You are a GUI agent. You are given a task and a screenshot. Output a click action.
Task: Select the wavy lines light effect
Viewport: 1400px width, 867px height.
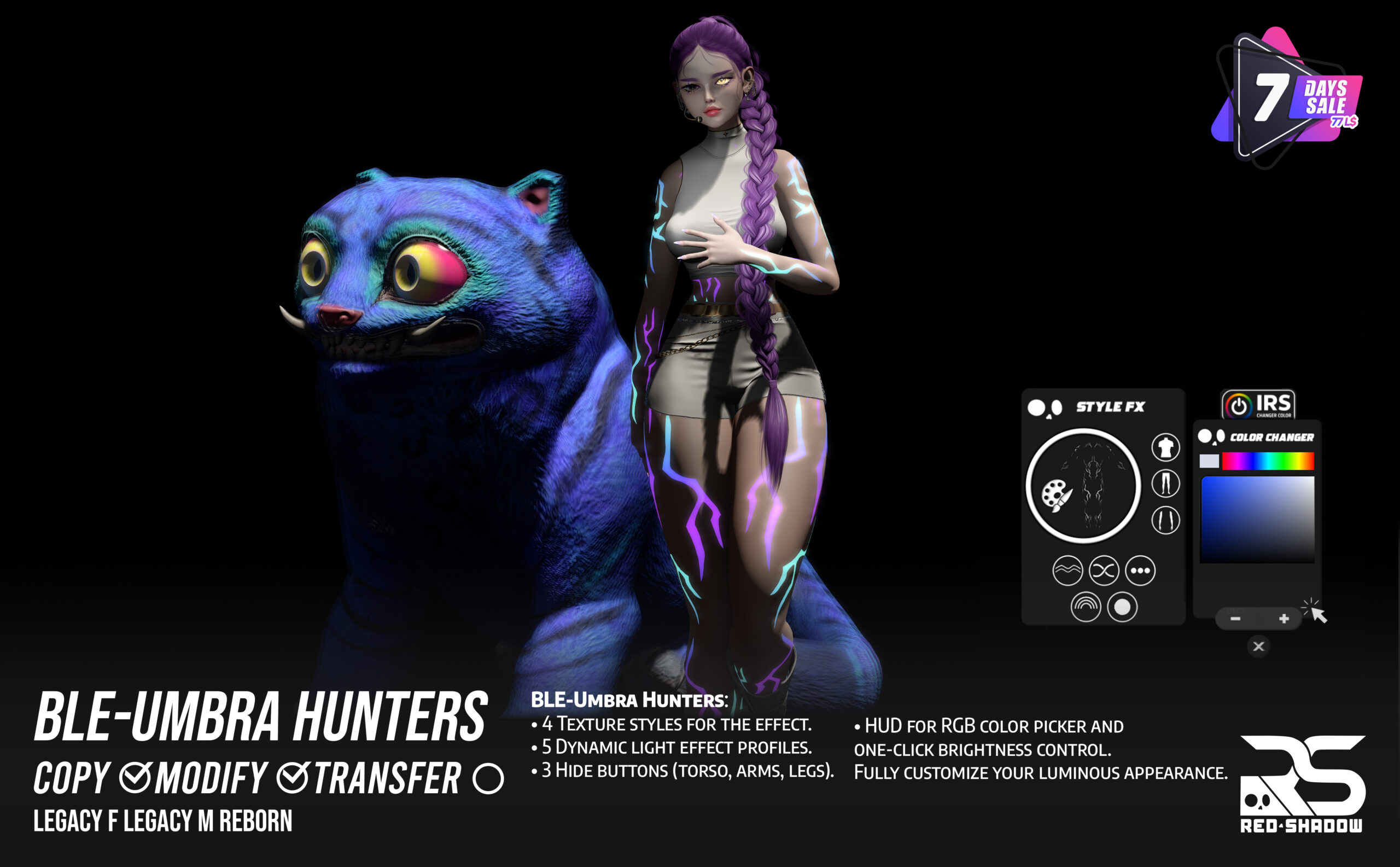coord(1067,571)
